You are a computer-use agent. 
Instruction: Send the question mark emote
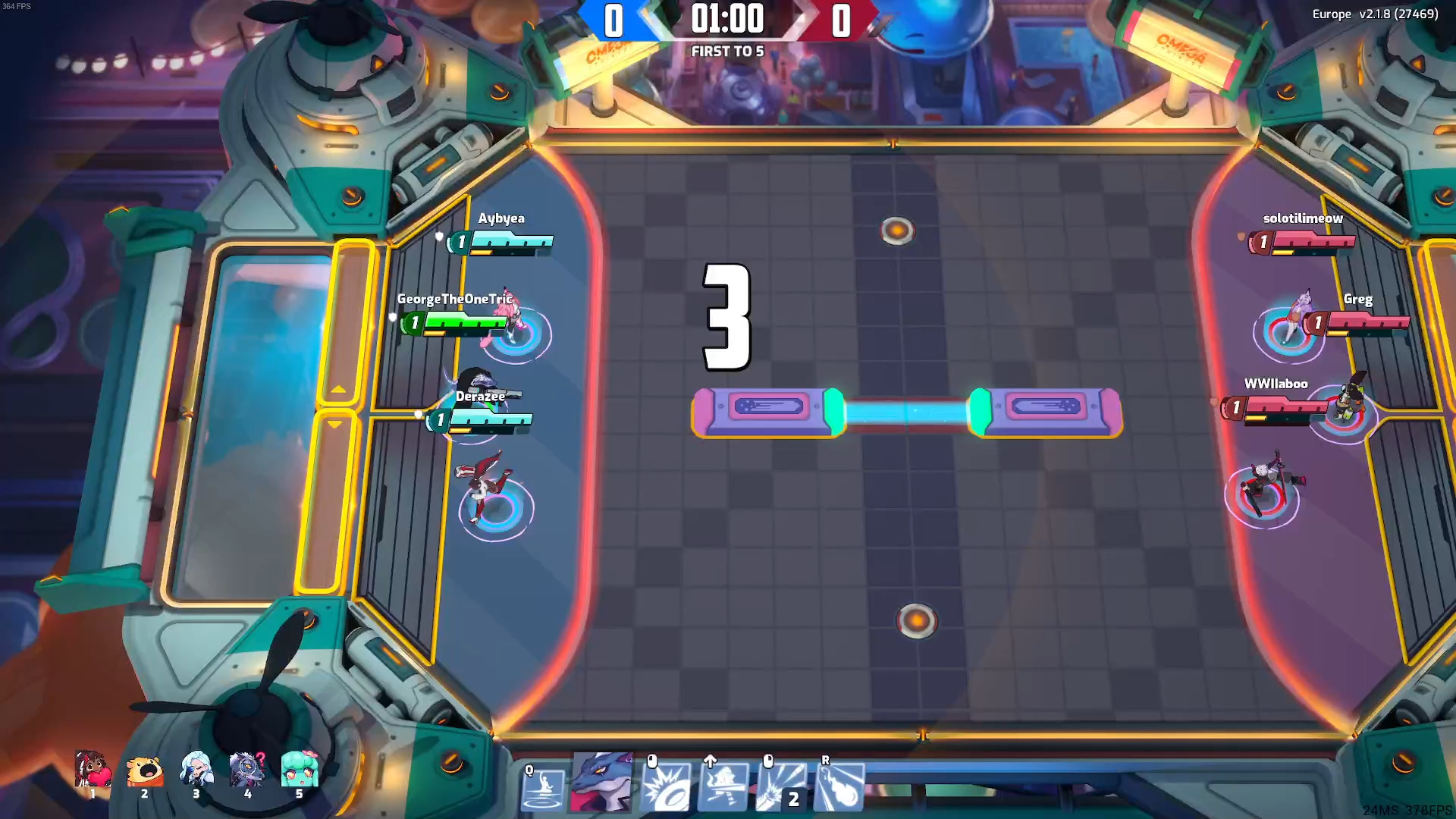click(247, 769)
